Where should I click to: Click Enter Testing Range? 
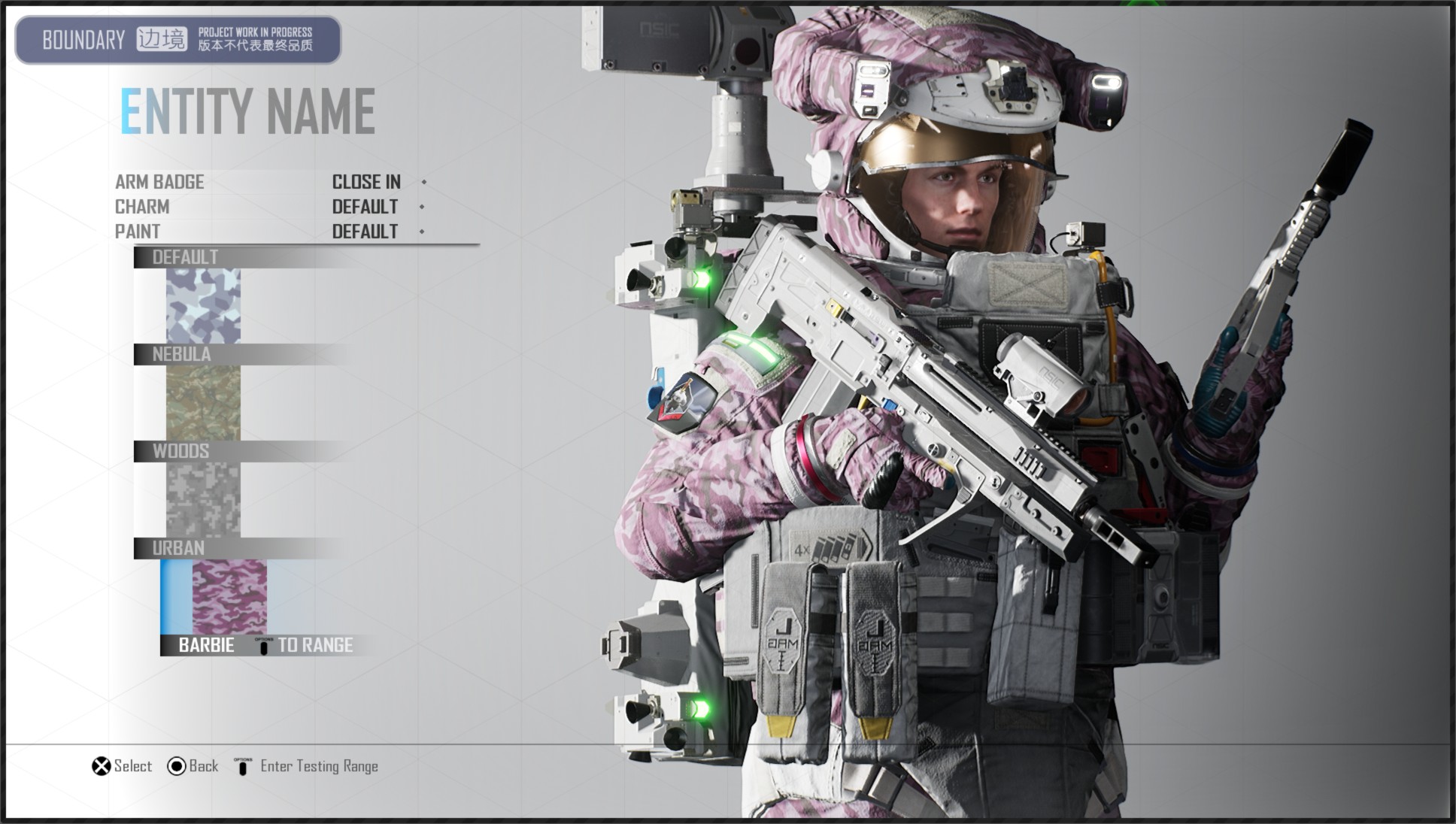(x=319, y=766)
